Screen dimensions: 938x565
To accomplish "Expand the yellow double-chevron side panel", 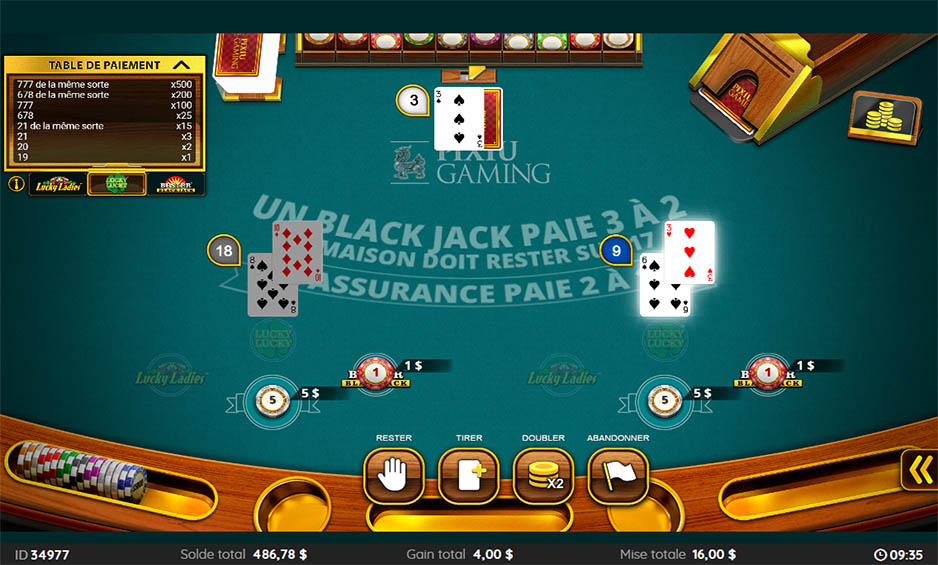I will pyautogui.click(x=919, y=469).
